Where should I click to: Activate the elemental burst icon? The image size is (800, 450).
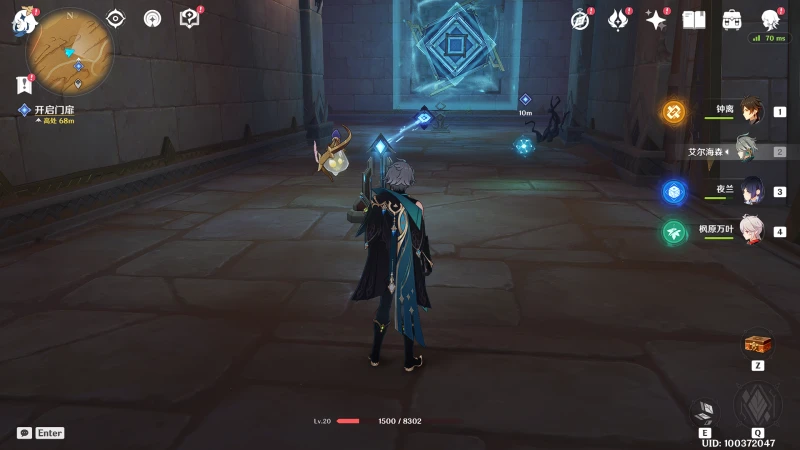point(757,405)
